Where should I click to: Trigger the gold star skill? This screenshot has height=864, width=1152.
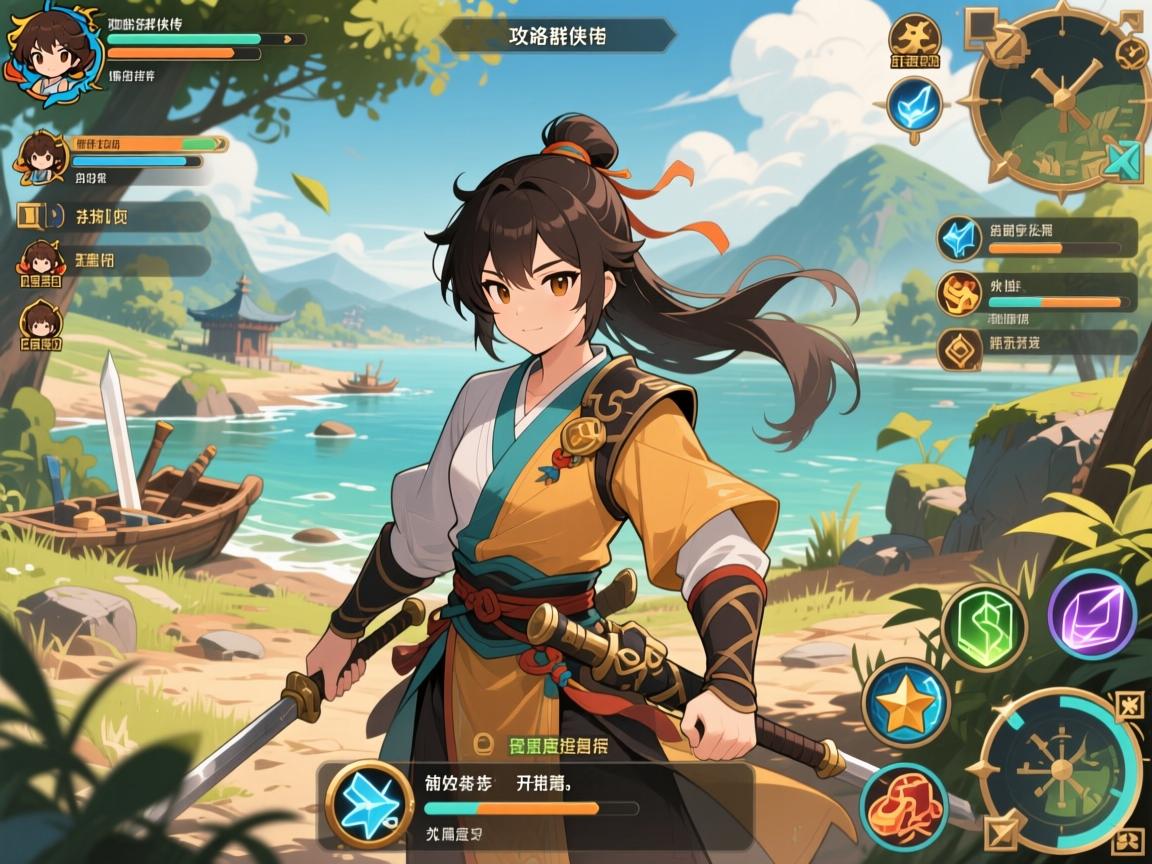(906, 703)
